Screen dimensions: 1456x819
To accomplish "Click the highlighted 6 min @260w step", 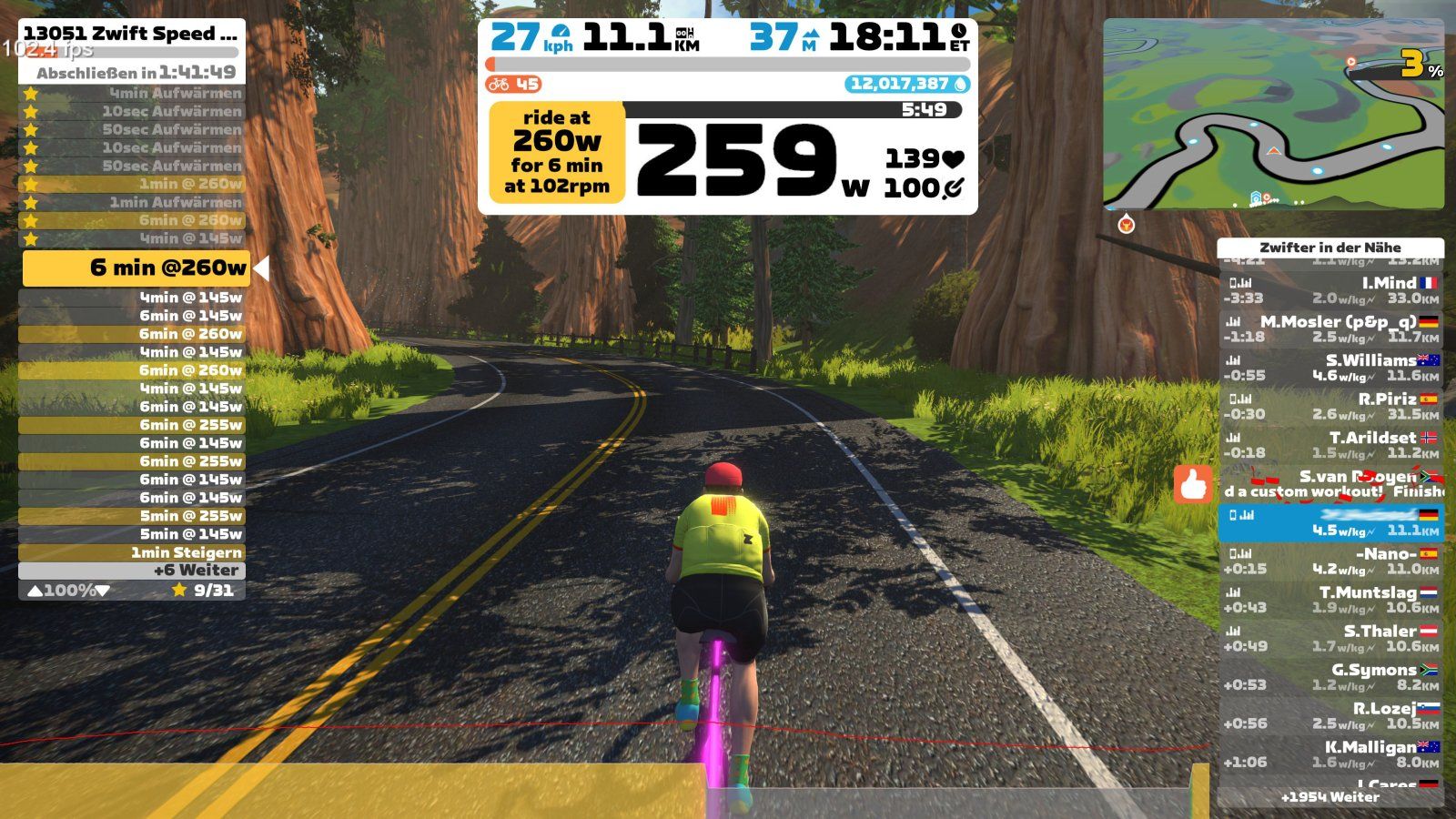I will click(135, 268).
